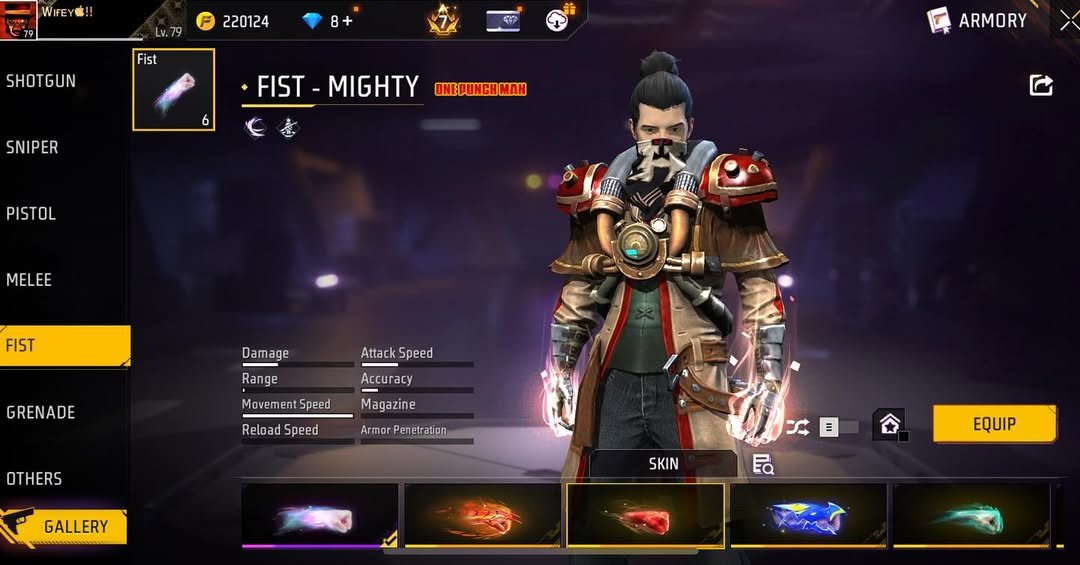Open the Grenade category

pyautogui.click(x=40, y=412)
